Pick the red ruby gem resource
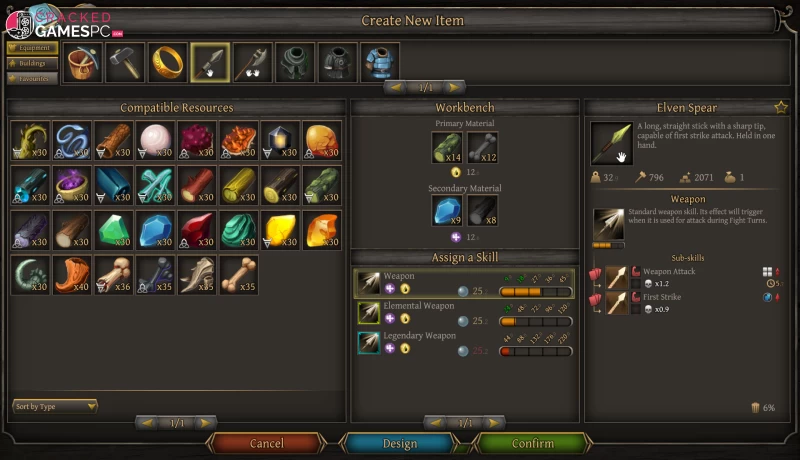The image size is (800, 460). click(197, 229)
